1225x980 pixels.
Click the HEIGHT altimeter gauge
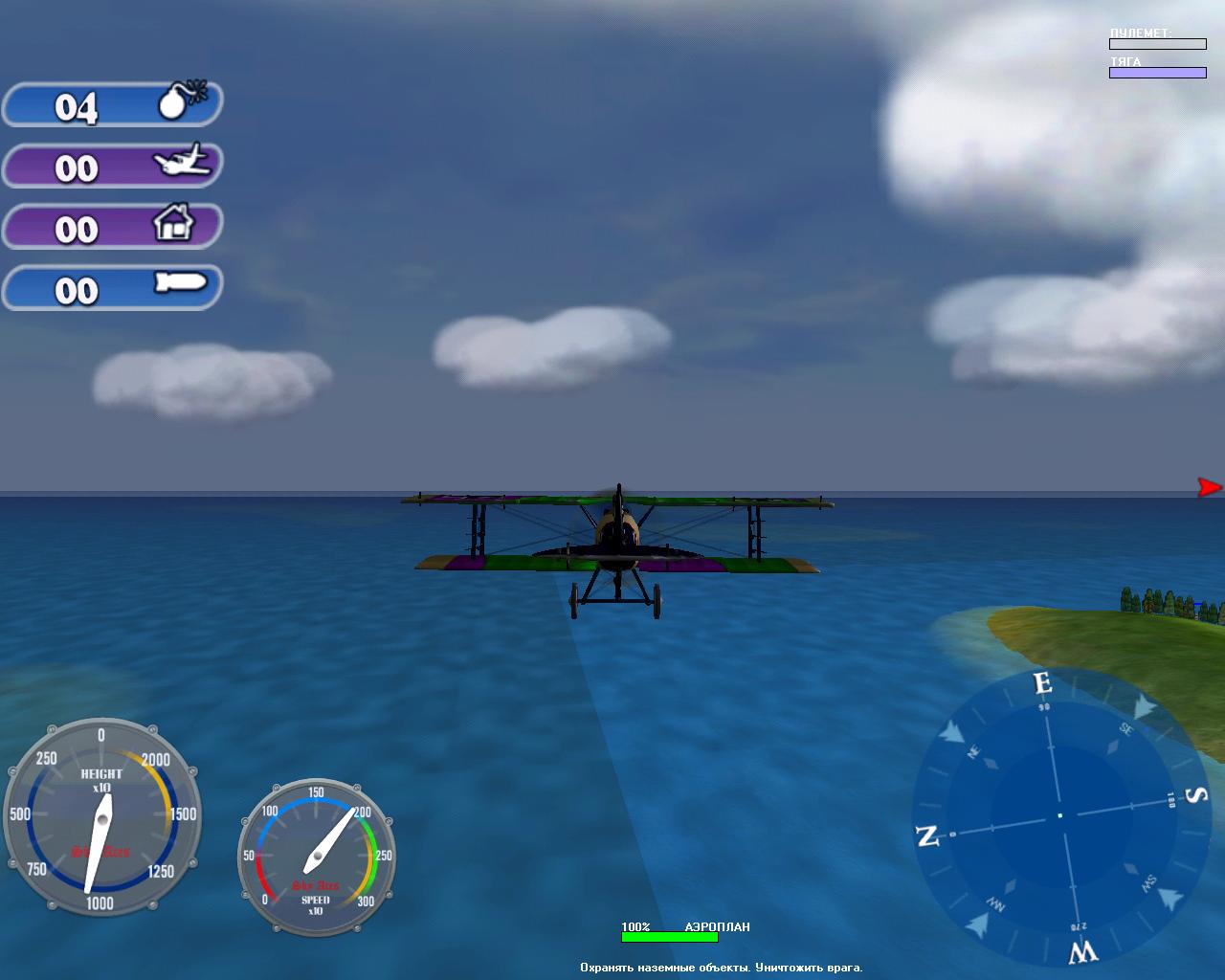100,818
